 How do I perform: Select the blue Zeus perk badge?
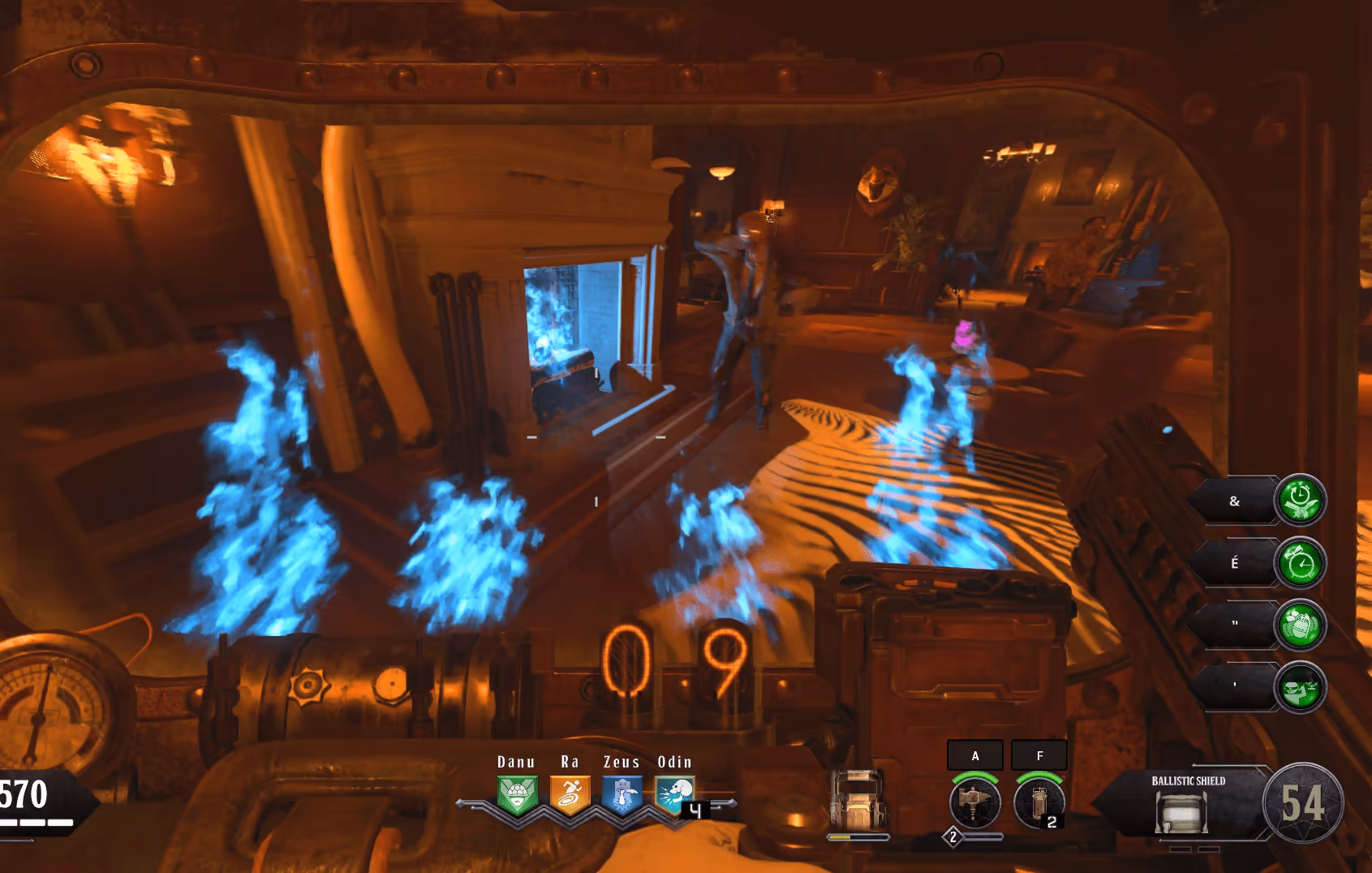pyautogui.click(x=622, y=794)
